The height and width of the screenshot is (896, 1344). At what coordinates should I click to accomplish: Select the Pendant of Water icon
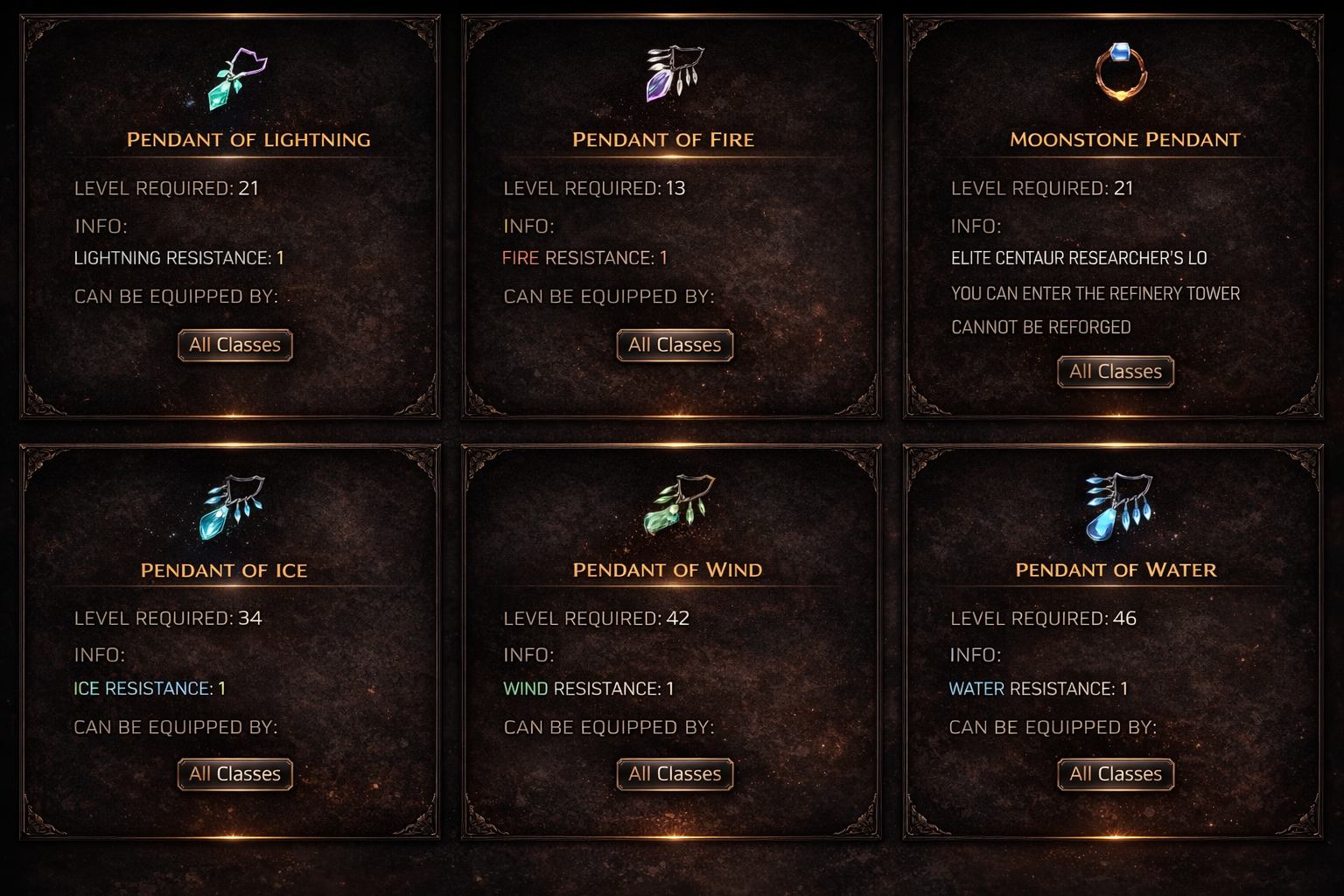[x=1118, y=506]
